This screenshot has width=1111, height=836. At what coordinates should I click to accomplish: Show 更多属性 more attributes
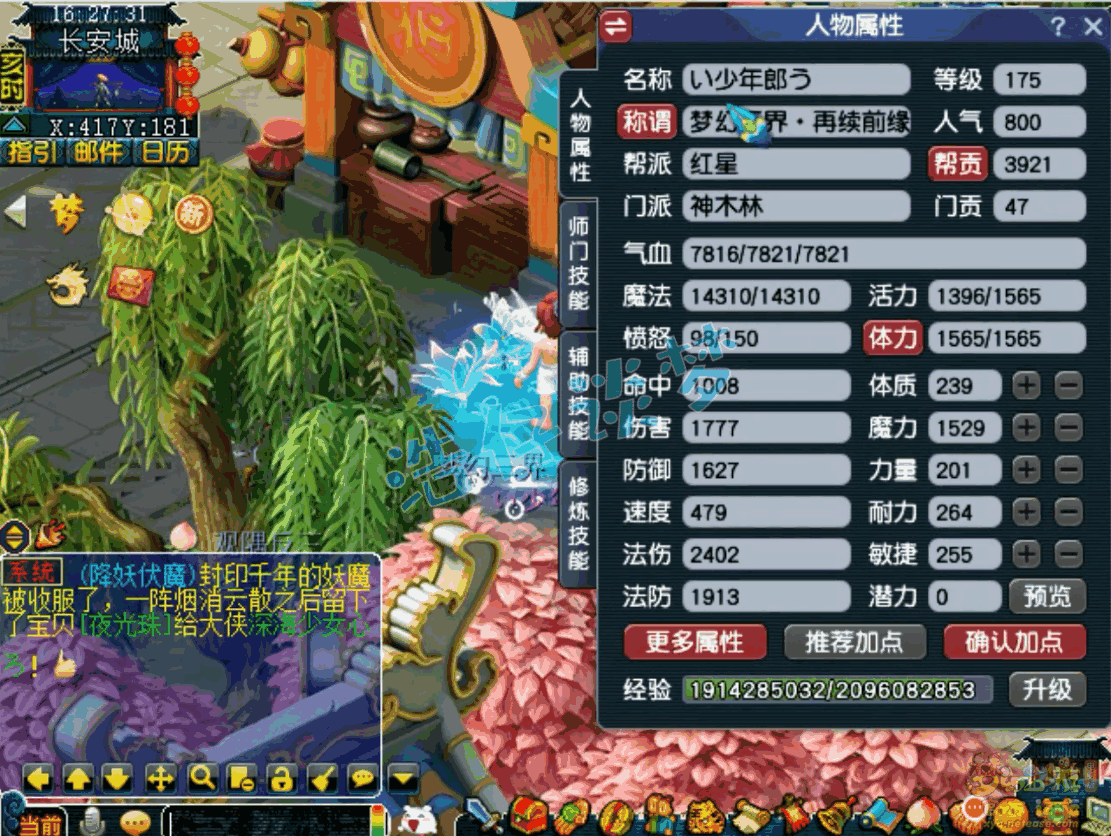(694, 642)
